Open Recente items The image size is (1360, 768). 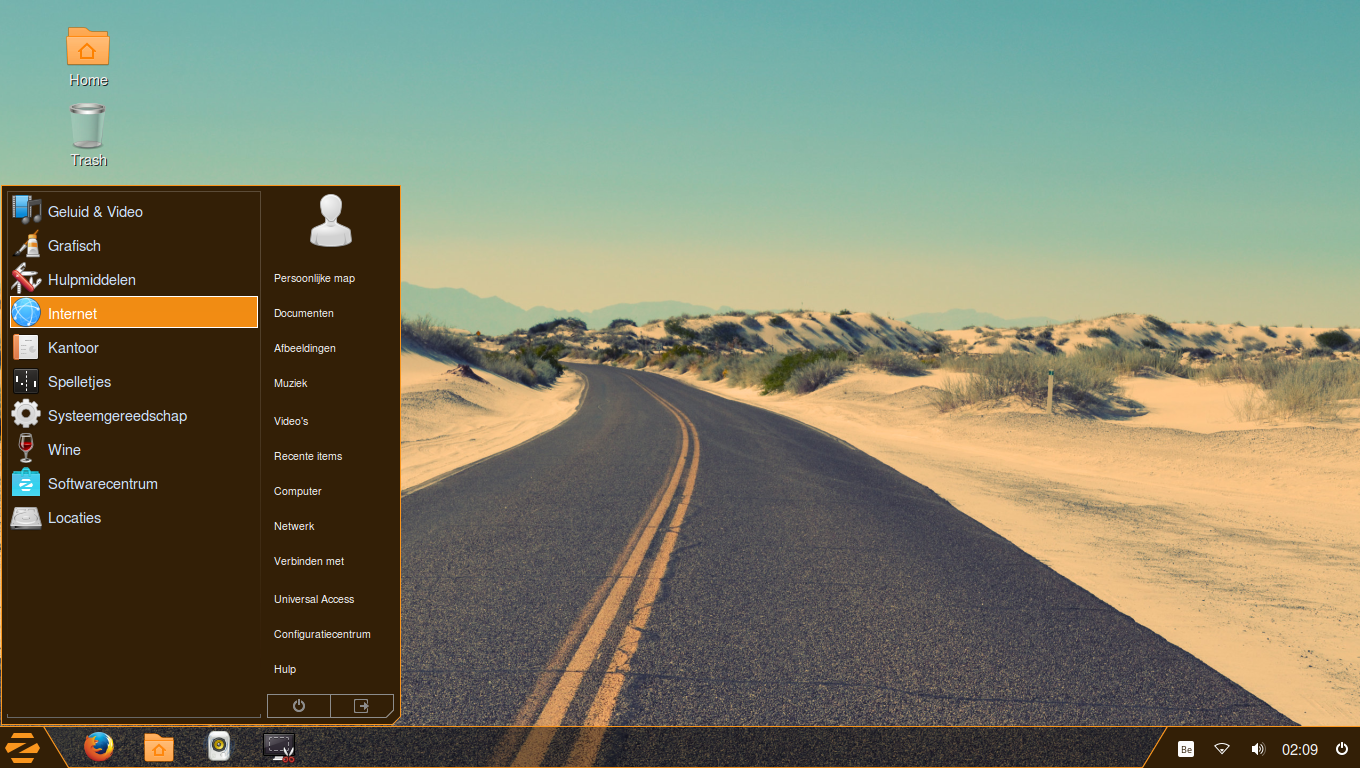click(x=307, y=456)
